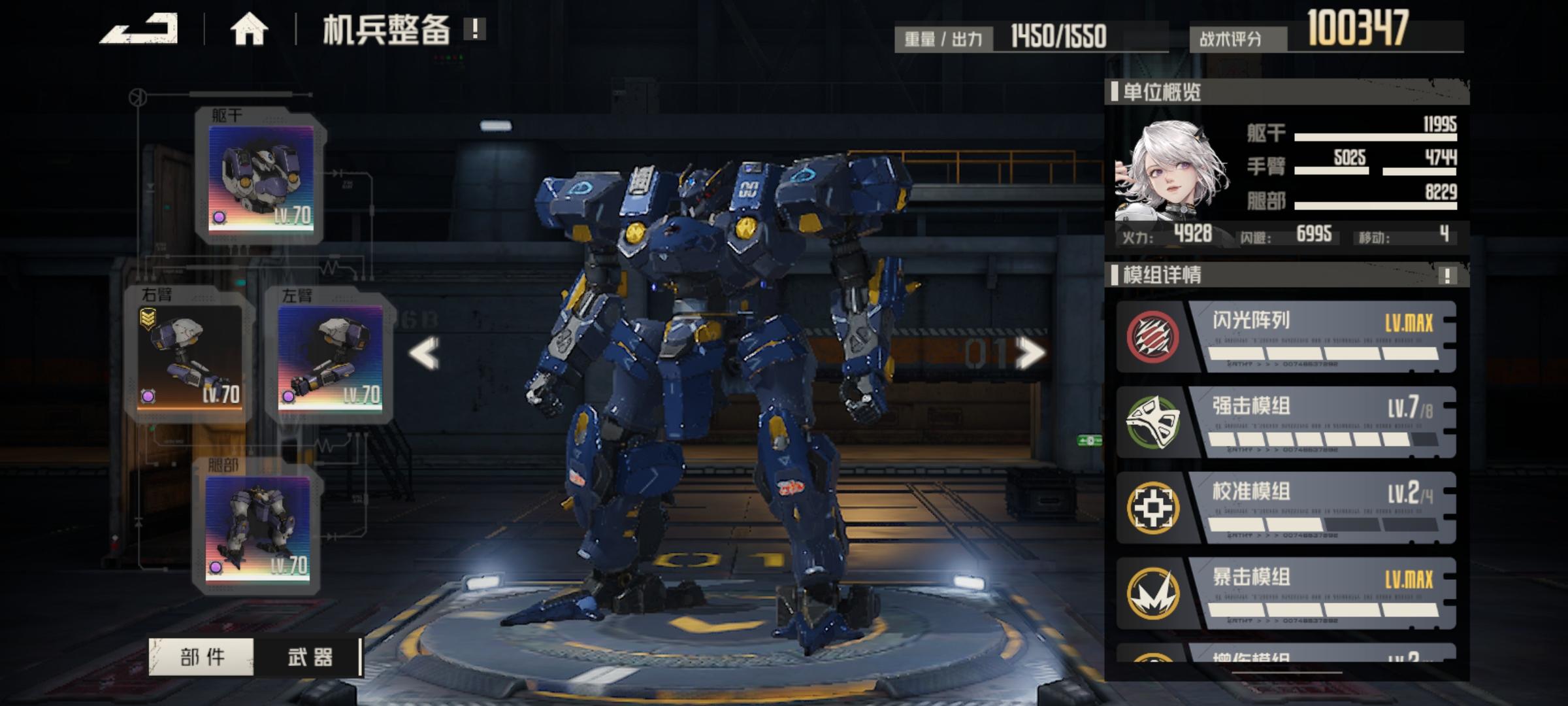The height and width of the screenshot is (706, 1568).
Task: Select the 右臂 right arm part slot
Action: [189, 356]
